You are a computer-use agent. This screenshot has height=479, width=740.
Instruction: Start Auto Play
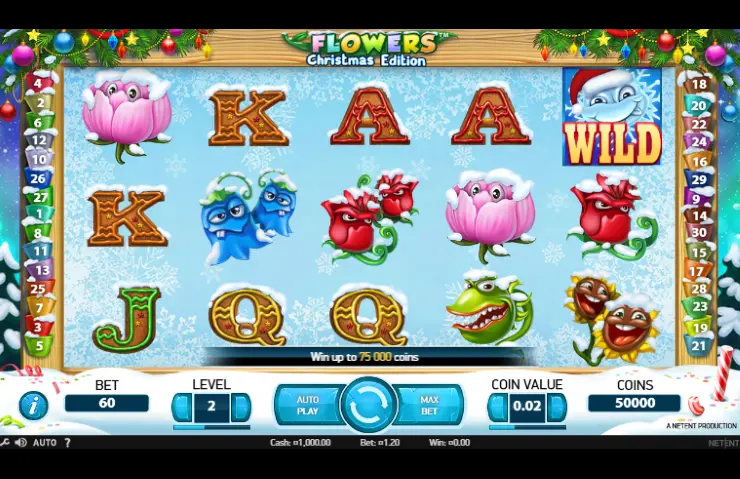click(x=308, y=405)
